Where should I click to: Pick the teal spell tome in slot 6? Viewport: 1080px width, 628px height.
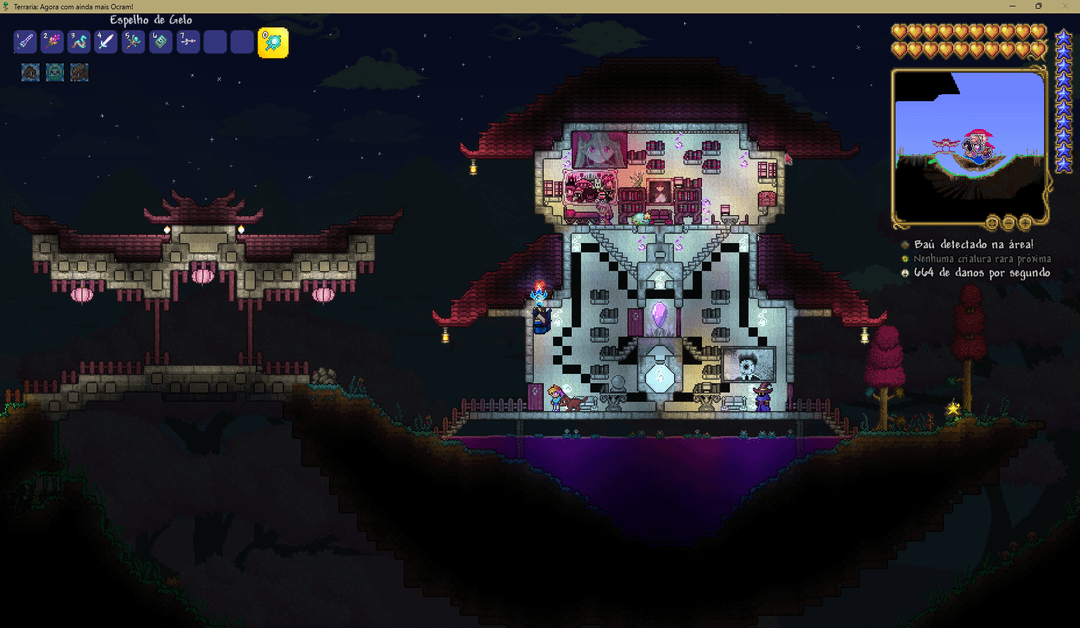click(x=160, y=42)
